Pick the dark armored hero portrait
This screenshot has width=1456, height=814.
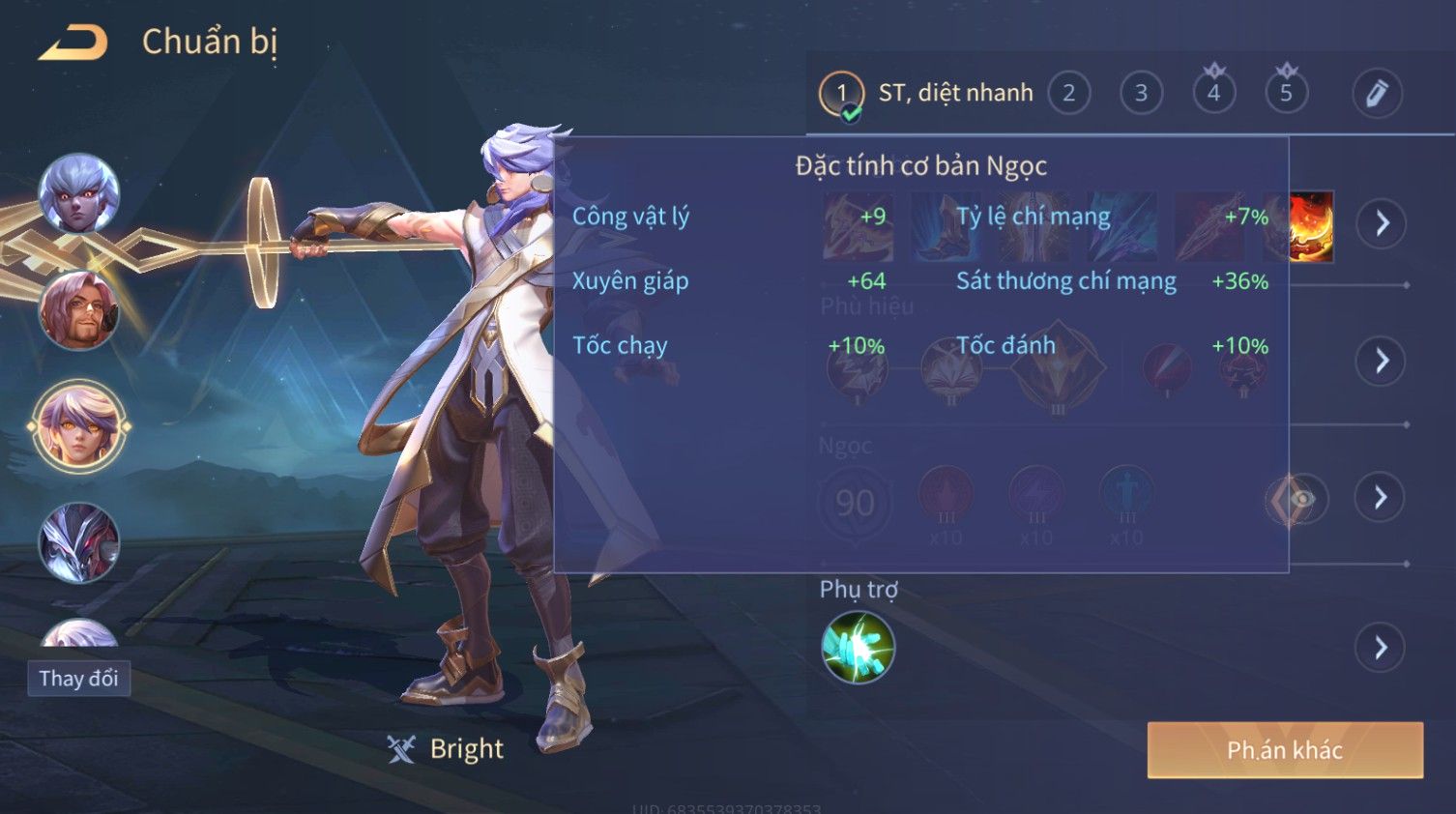(x=79, y=542)
